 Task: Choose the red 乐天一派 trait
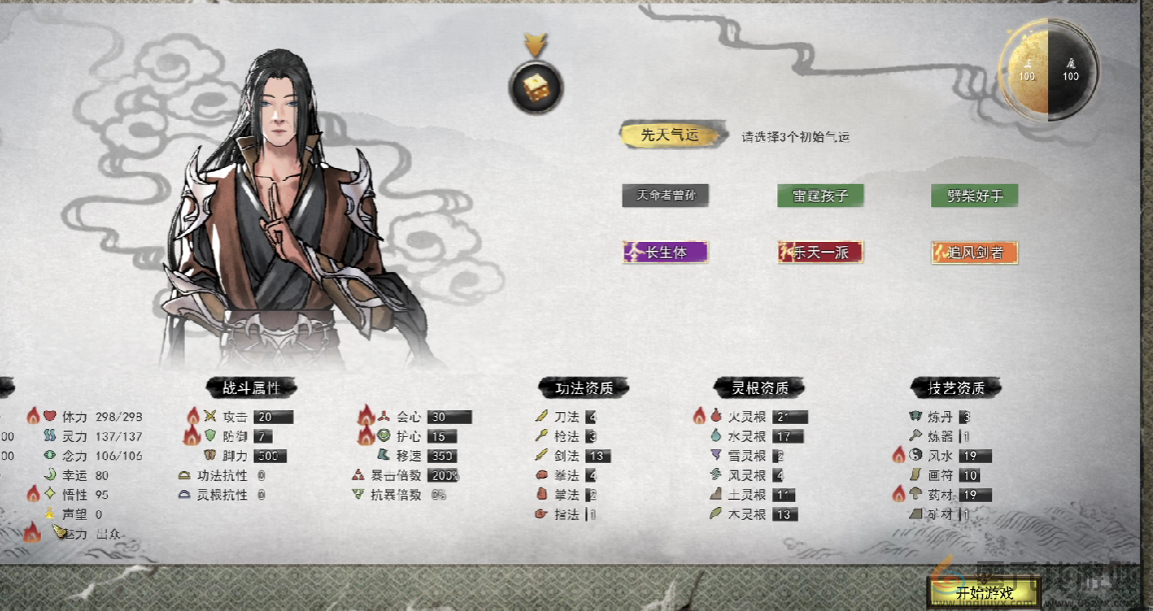pos(820,252)
